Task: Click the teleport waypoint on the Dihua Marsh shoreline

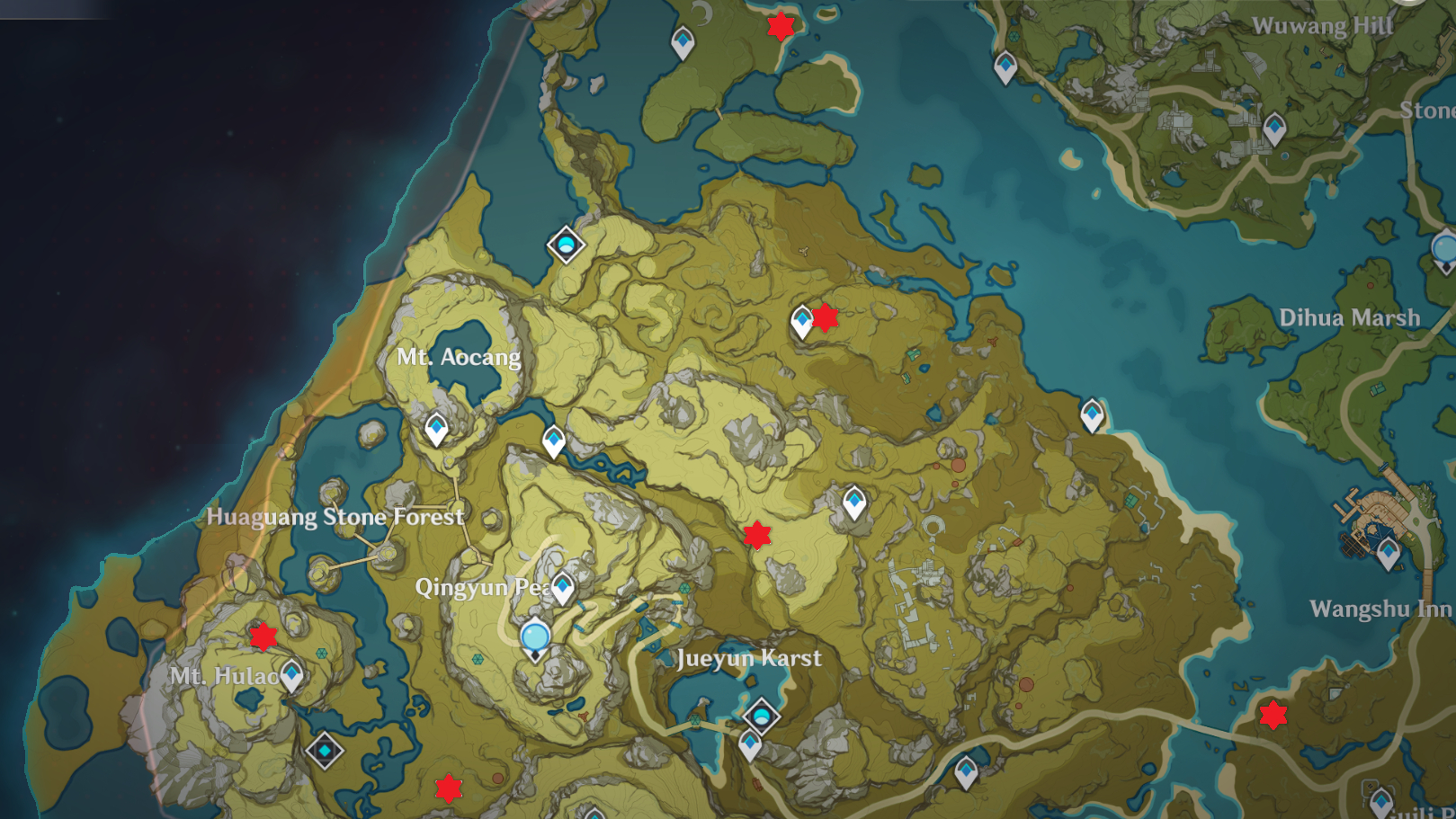Action: click(1094, 414)
